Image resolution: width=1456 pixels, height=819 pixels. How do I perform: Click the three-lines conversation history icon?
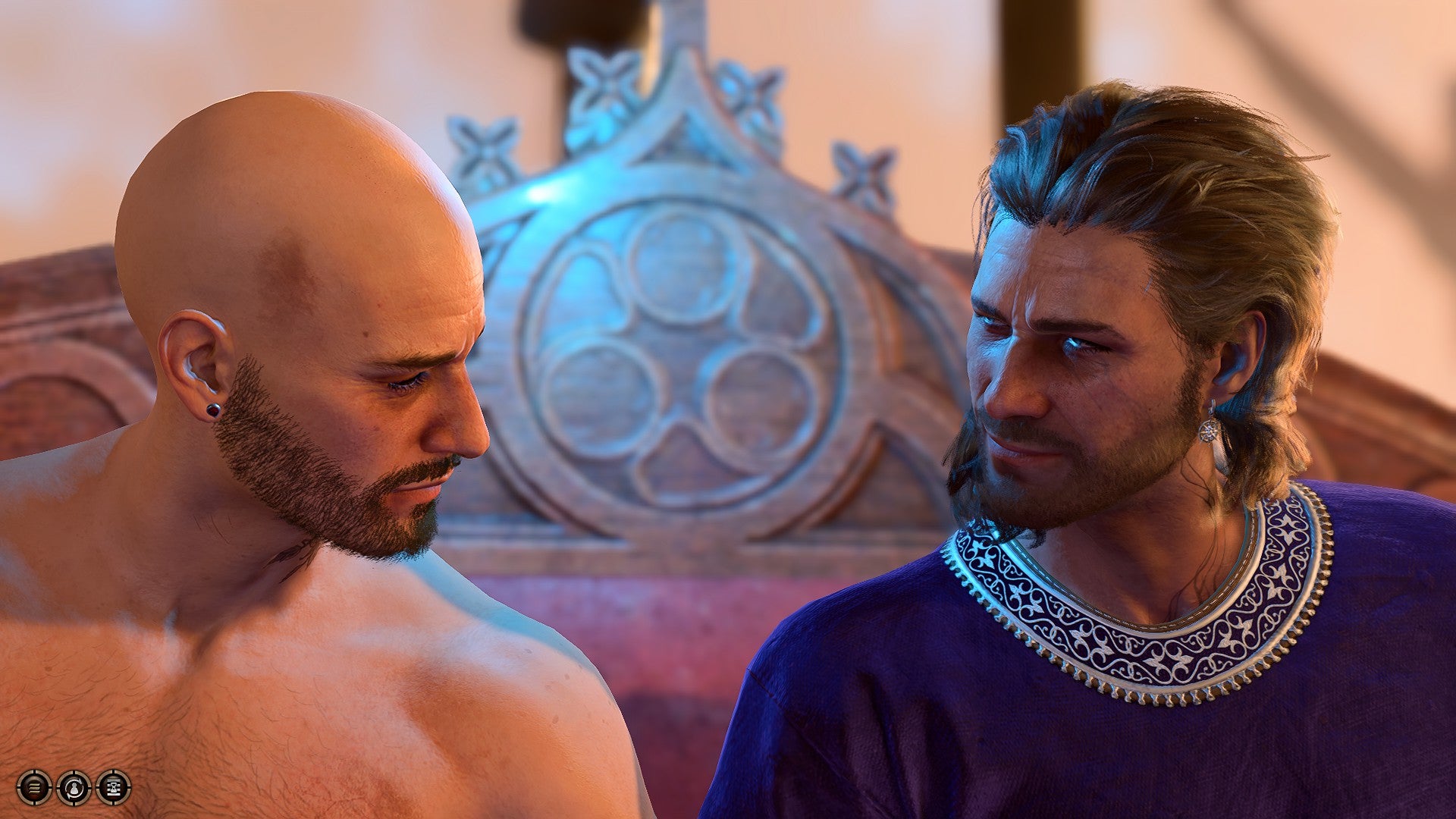click(x=34, y=786)
